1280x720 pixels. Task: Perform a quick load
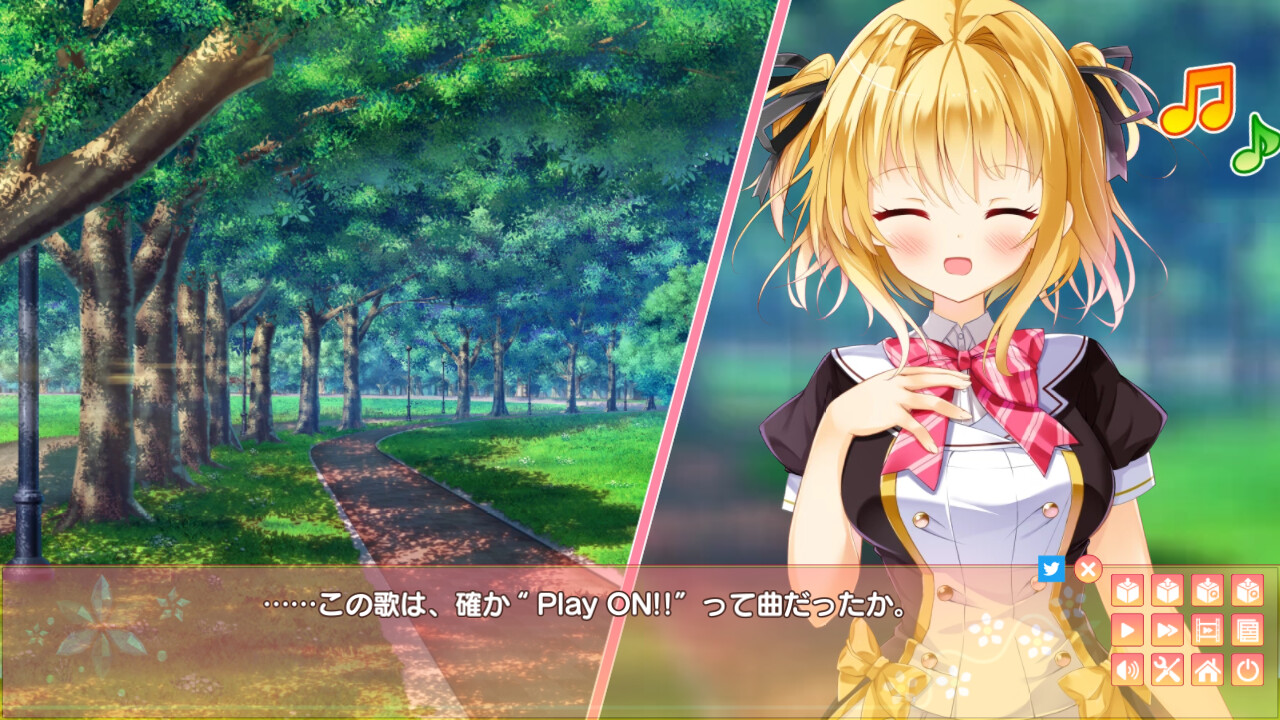point(1246,589)
